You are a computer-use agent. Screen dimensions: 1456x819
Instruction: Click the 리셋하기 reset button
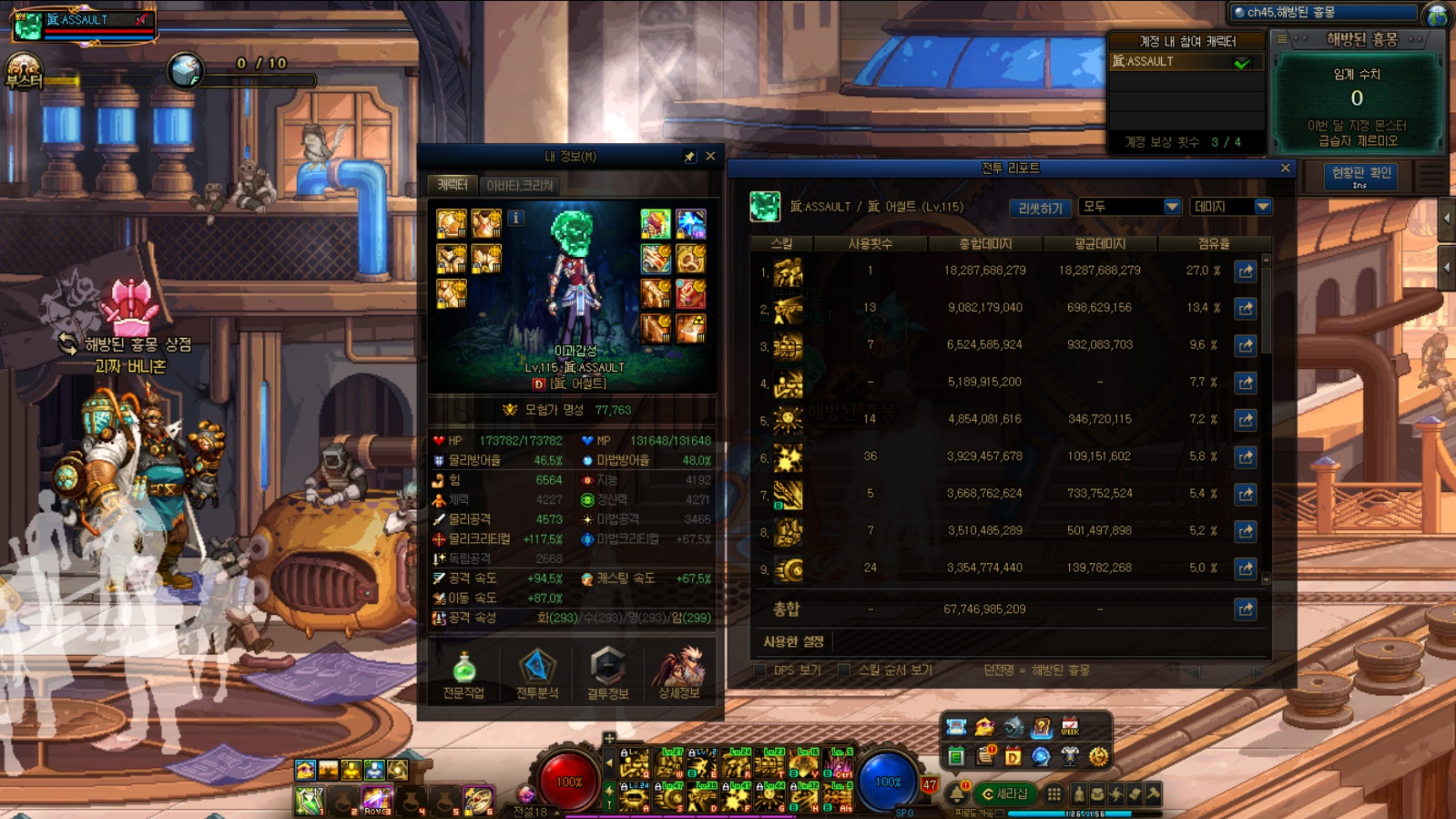(1040, 208)
